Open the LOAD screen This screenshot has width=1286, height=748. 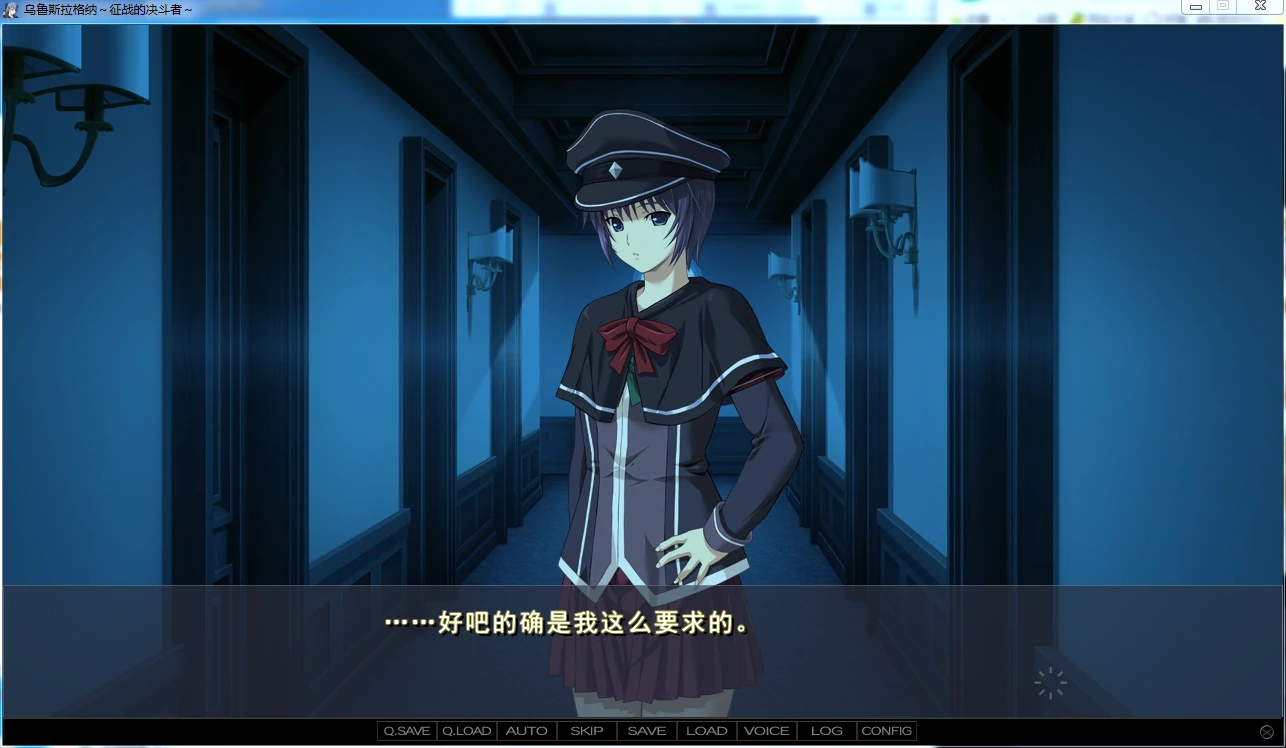tap(706, 730)
